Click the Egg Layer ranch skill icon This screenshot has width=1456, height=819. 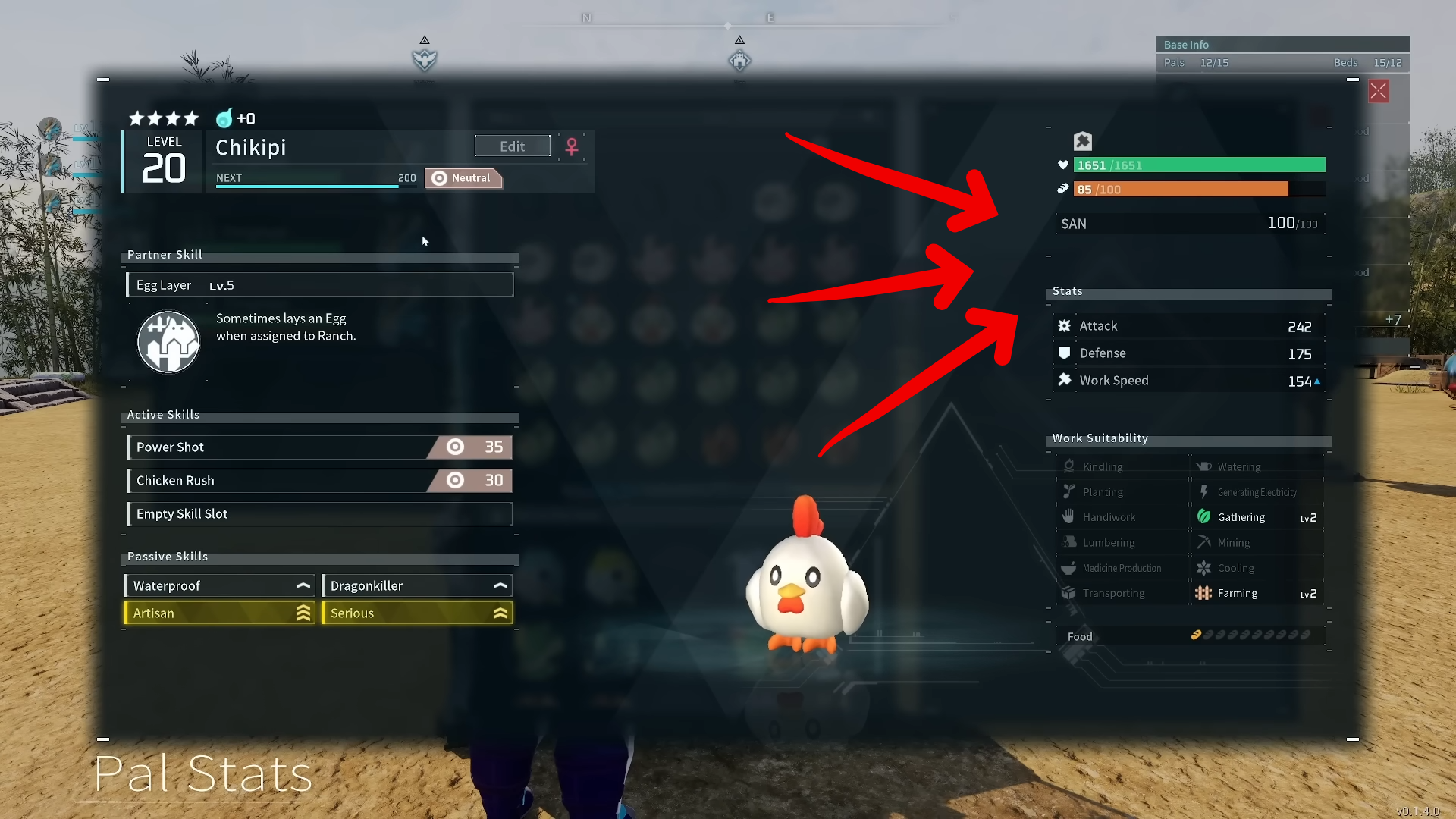click(x=168, y=342)
